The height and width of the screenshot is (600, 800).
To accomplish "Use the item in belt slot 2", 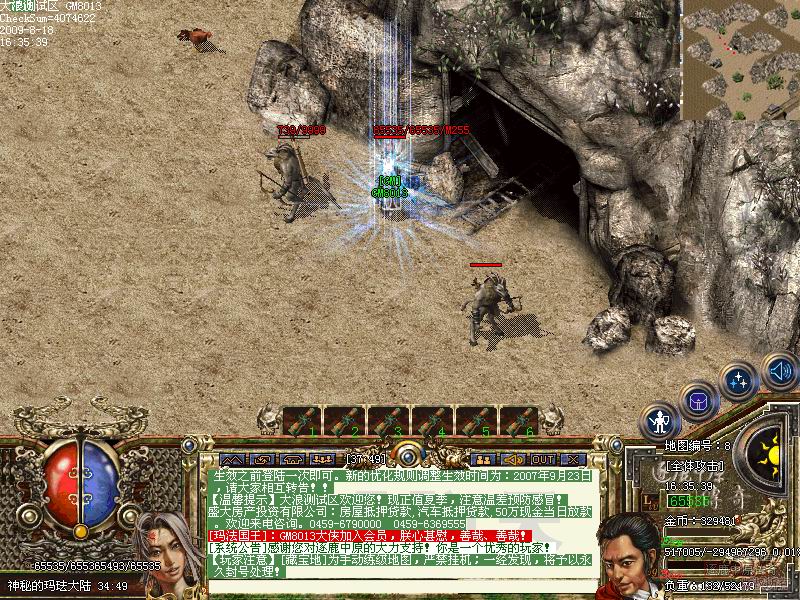I will [x=346, y=420].
